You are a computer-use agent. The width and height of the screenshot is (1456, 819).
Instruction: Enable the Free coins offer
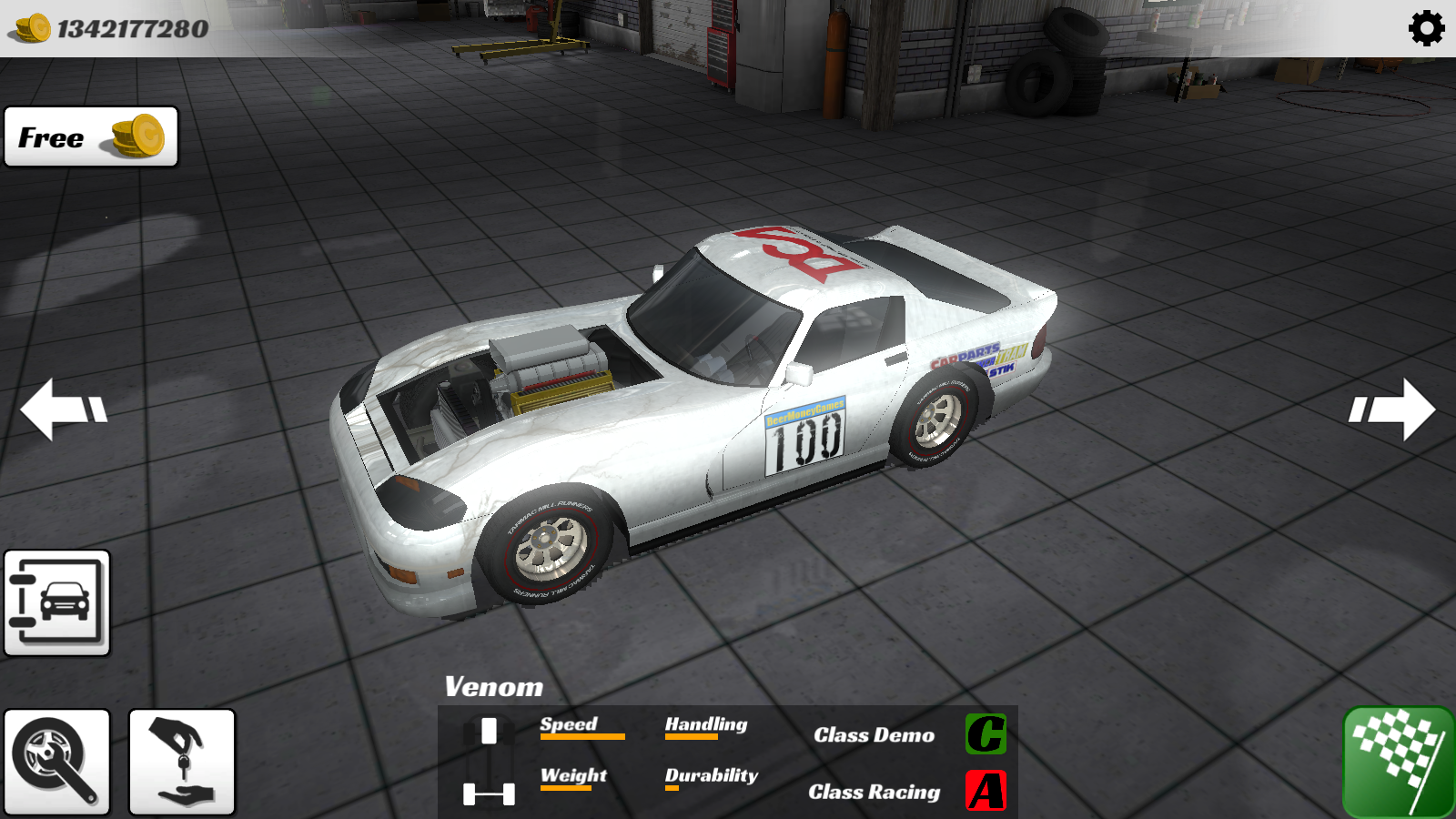(x=89, y=137)
